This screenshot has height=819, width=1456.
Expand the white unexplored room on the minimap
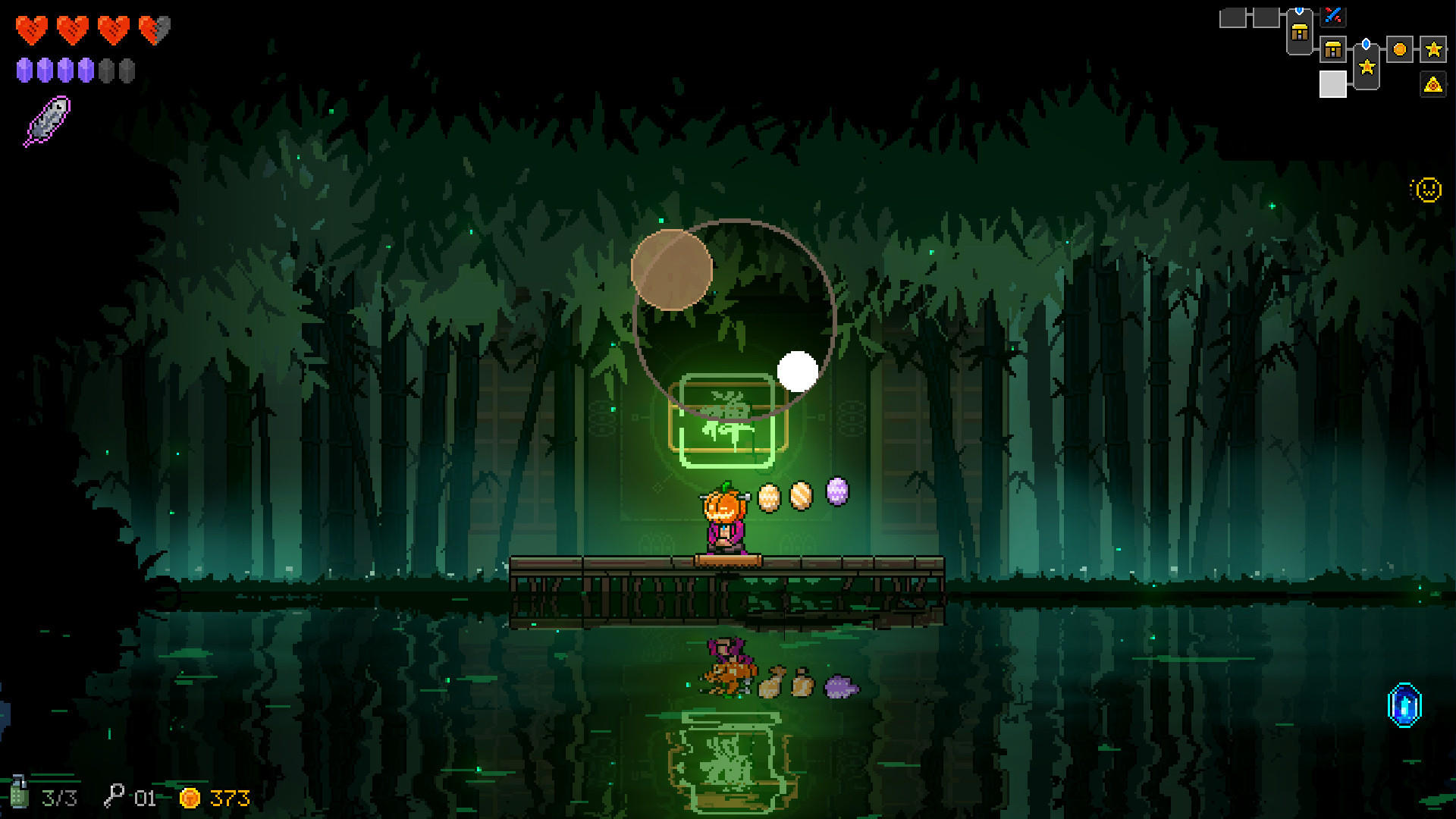pos(1333,84)
